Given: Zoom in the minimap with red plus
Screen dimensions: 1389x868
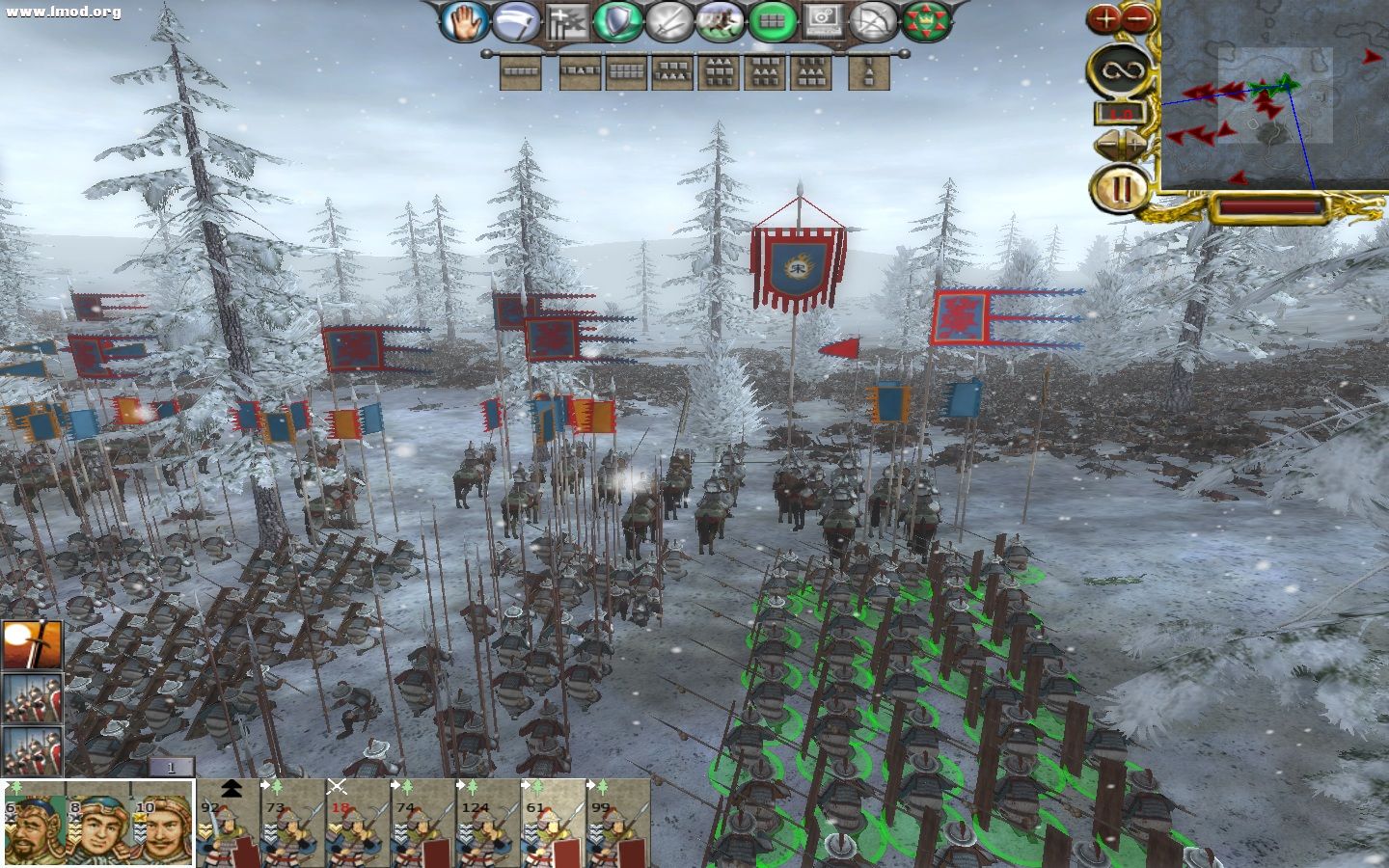Looking at the screenshot, I should coord(1105,16).
